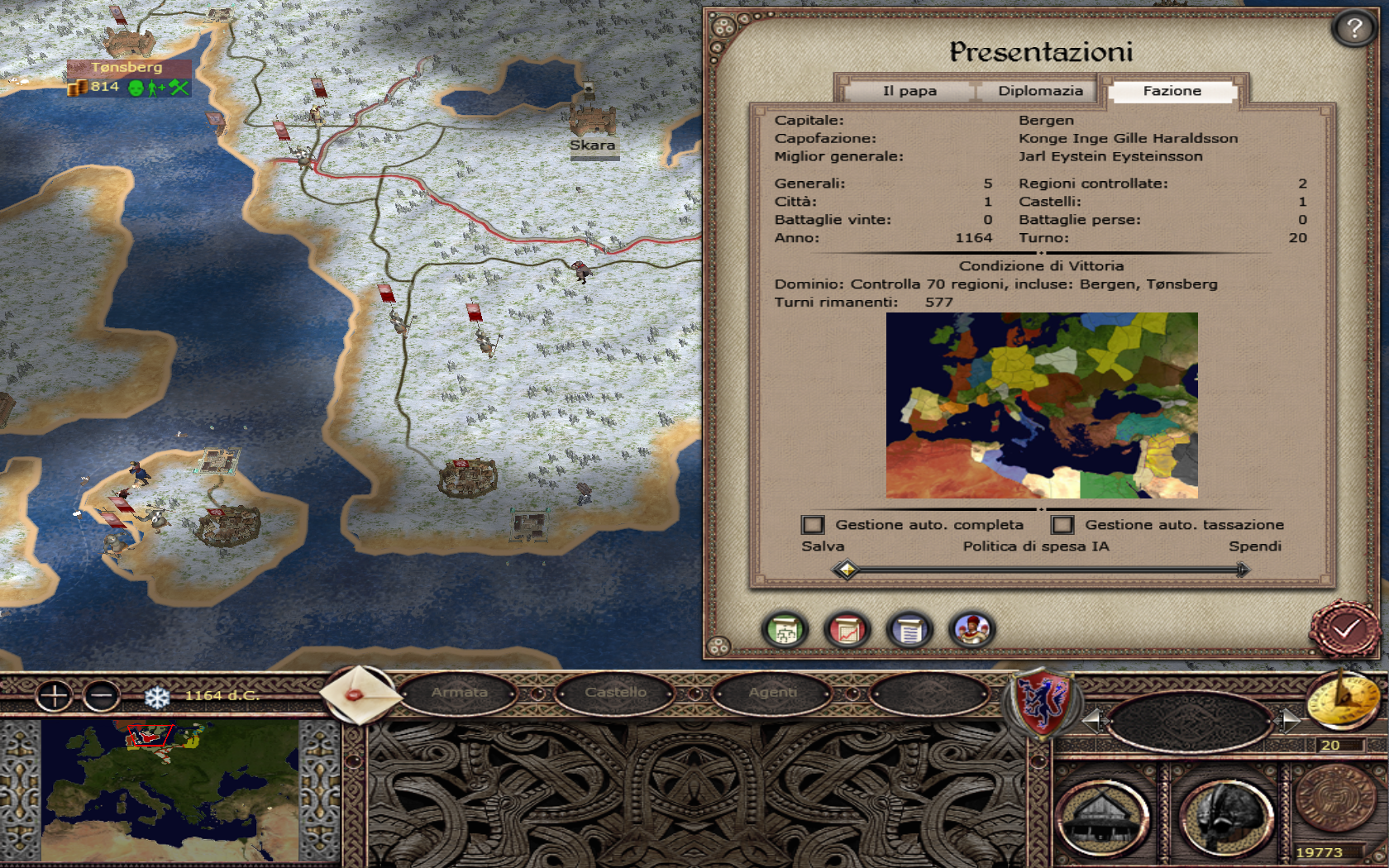1389x868 pixels.
Task: Confirm and close the scroll with the checkmark
Action: [1345, 629]
